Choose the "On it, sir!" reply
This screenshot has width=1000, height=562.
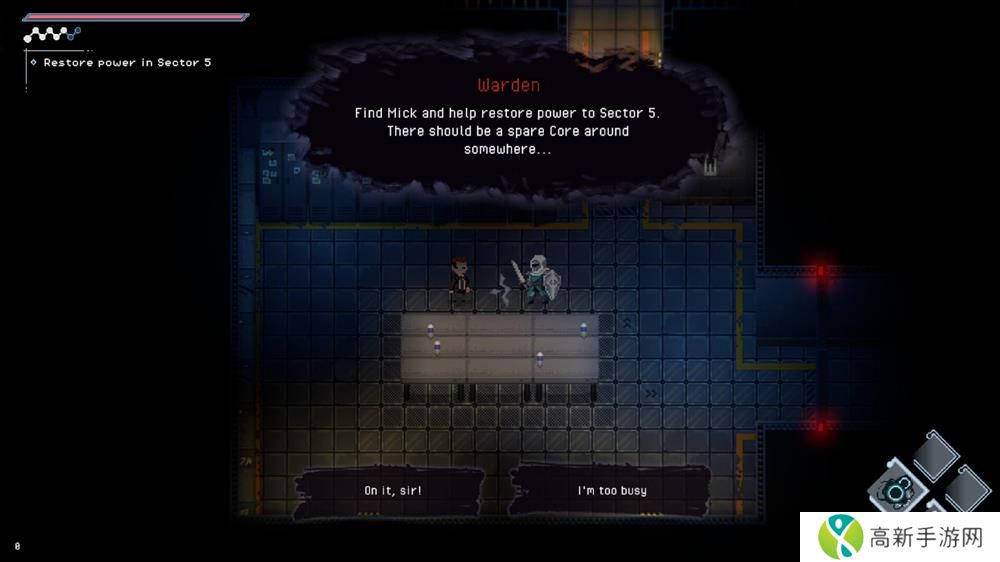click(x=392, y=491)
